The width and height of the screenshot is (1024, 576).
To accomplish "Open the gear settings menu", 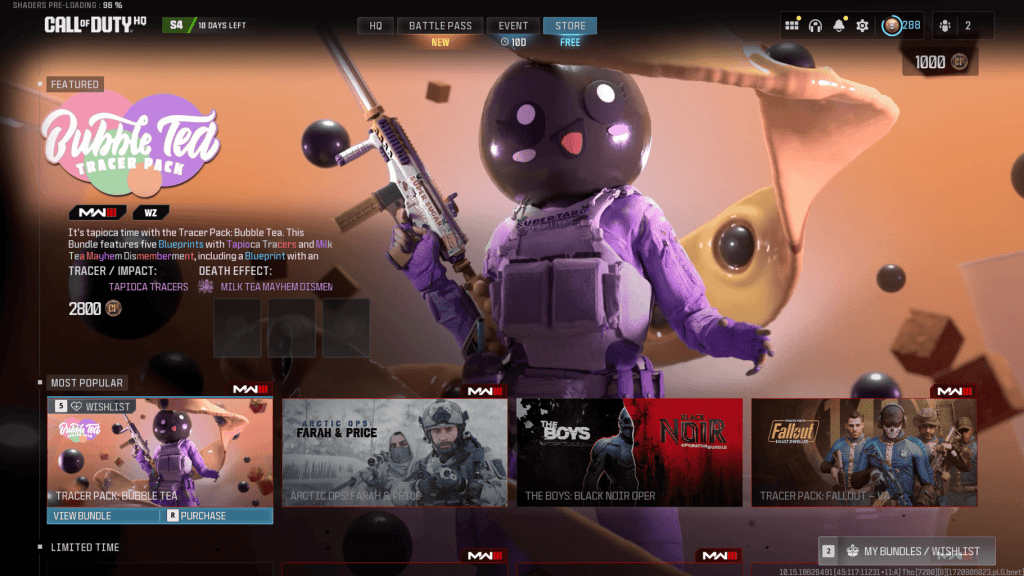I will [x=863, y=25].
